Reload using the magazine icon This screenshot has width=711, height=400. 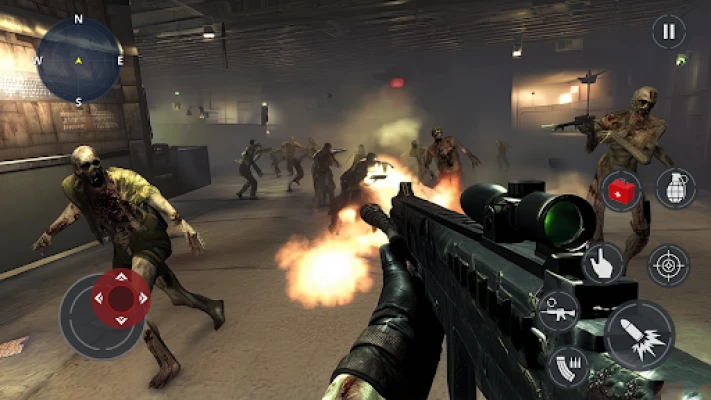pos(568,366)
